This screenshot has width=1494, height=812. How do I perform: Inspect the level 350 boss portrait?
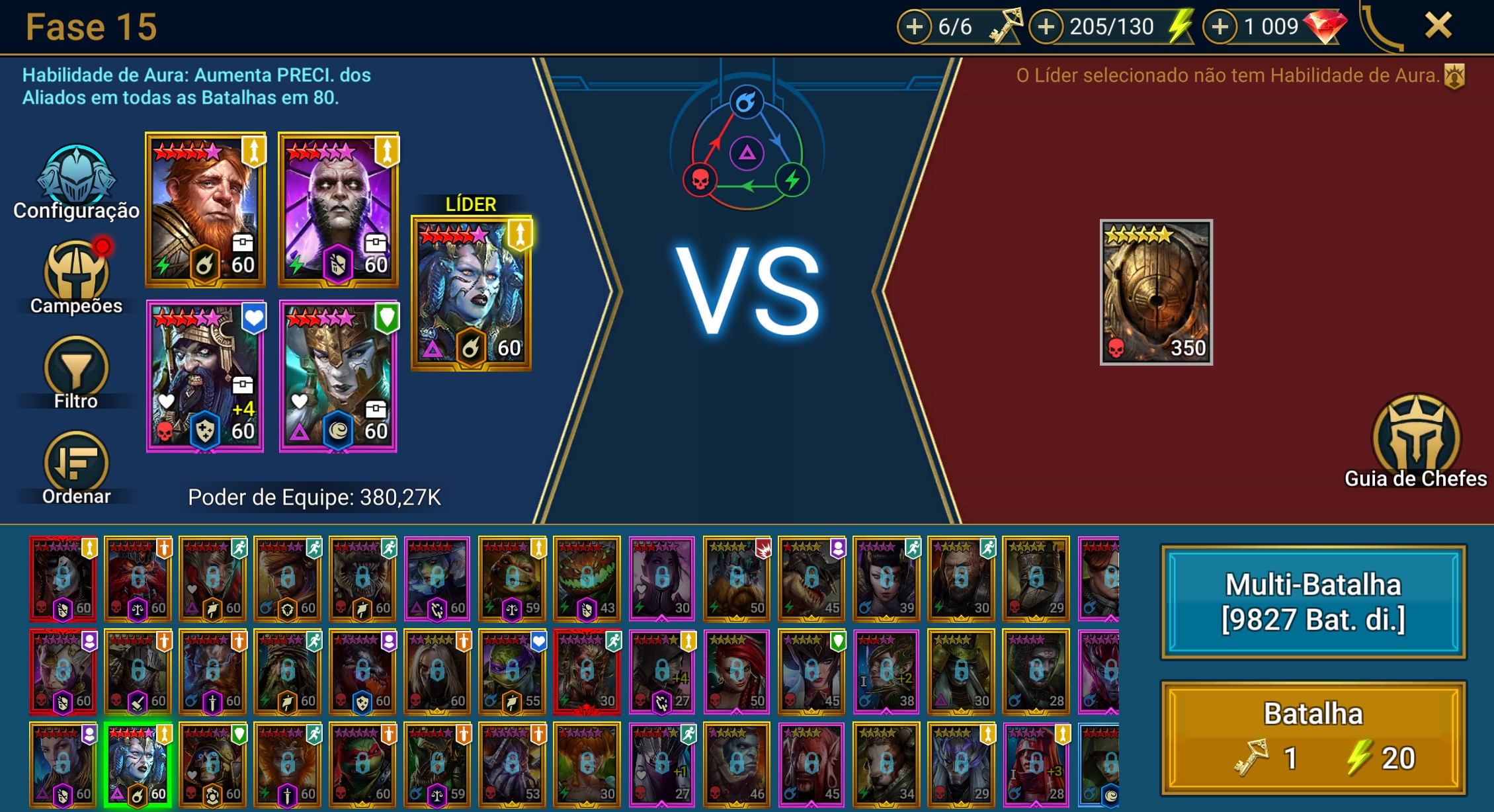click(x=1156, y=292)
